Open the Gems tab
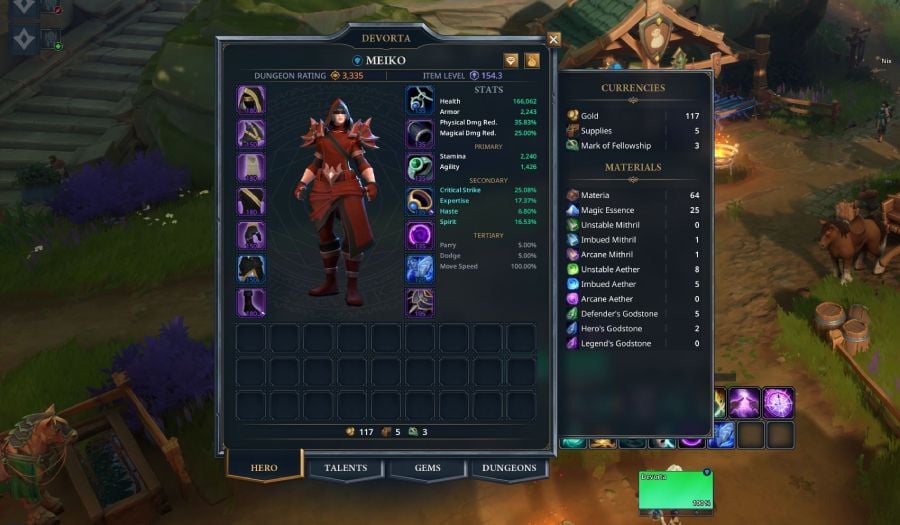The image size is (900, 525). coord(427,468)
